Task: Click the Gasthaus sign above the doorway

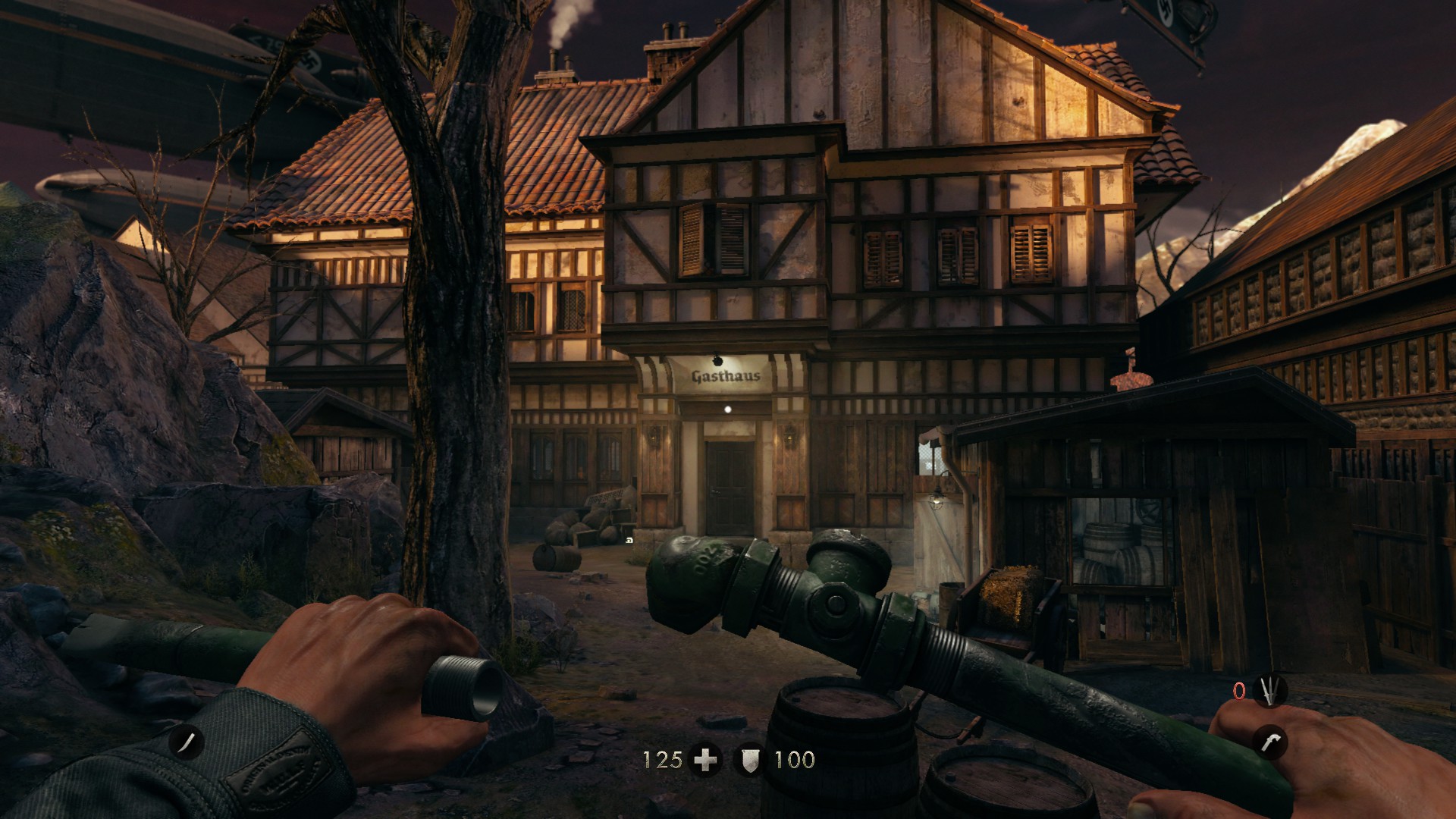Action: point(724,378)
